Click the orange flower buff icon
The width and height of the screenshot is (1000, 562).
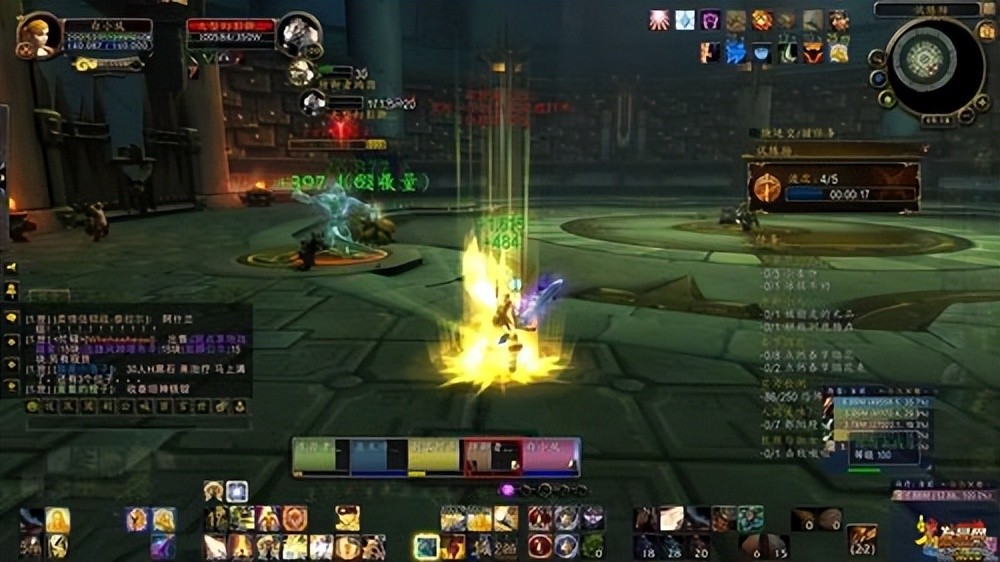tap(762, 20)
